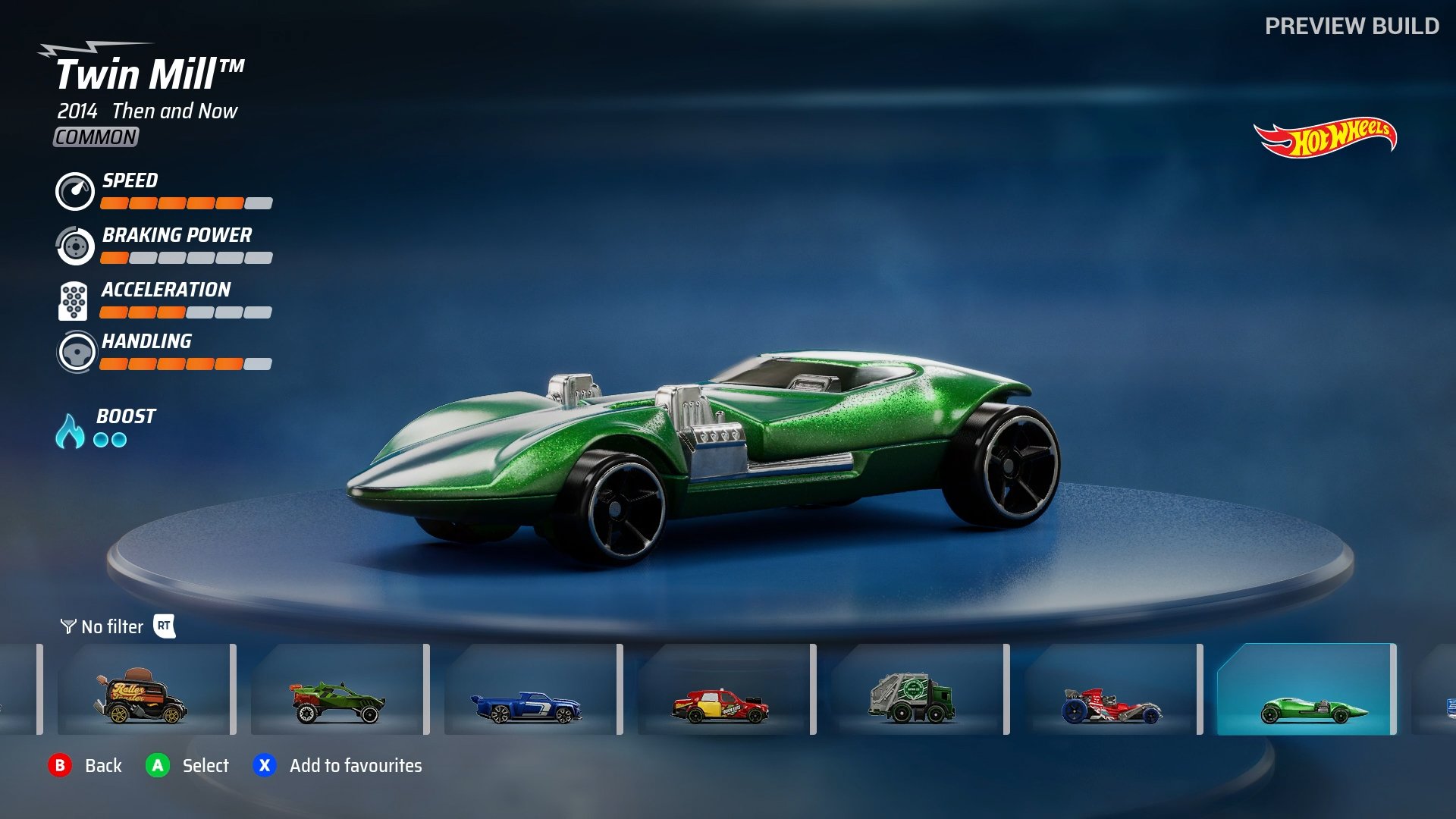
Task: Click the Braking Power brake disc icon
Action: coord(74,245)
